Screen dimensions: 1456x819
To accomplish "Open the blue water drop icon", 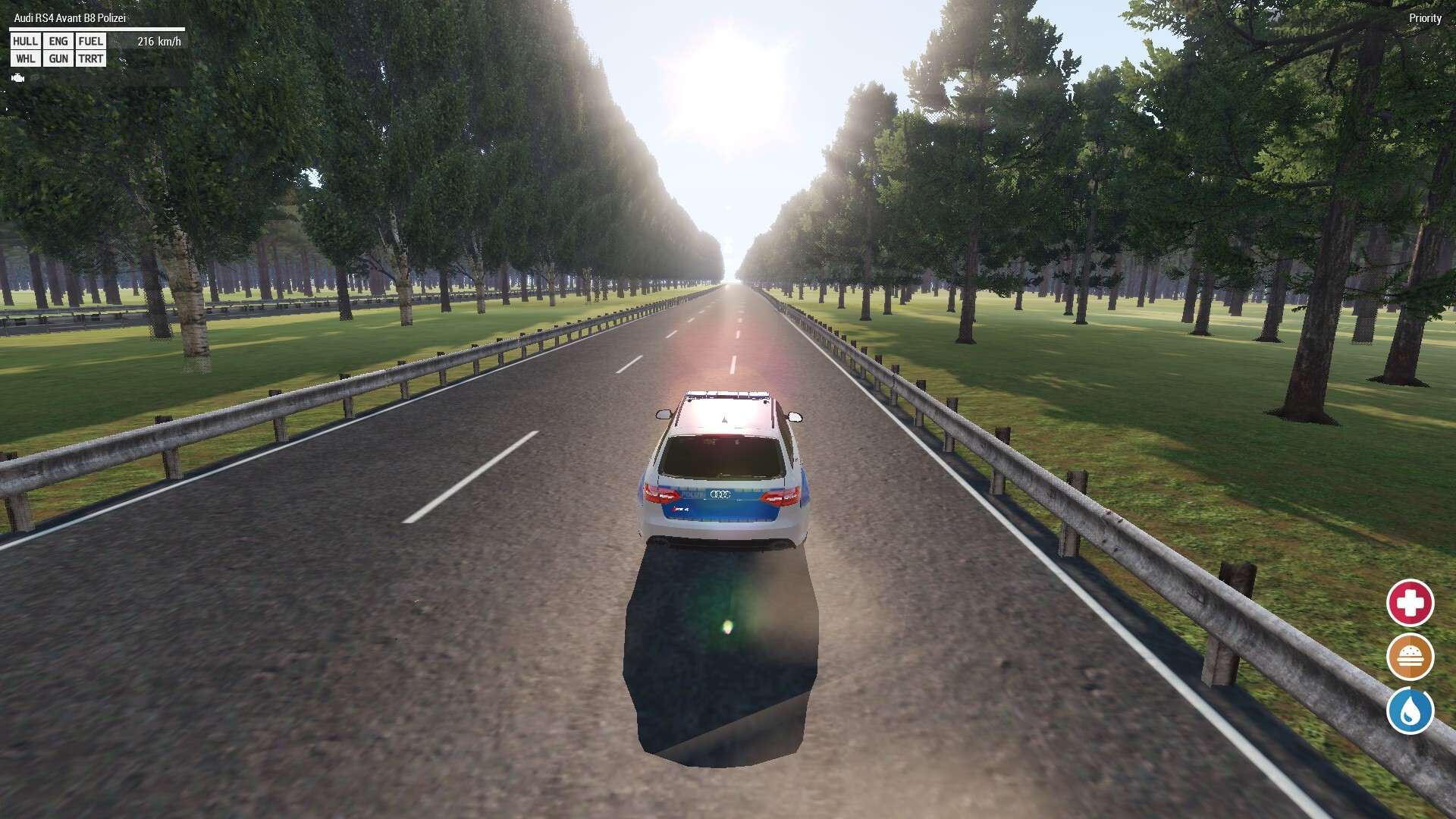I will point(1410,711).
